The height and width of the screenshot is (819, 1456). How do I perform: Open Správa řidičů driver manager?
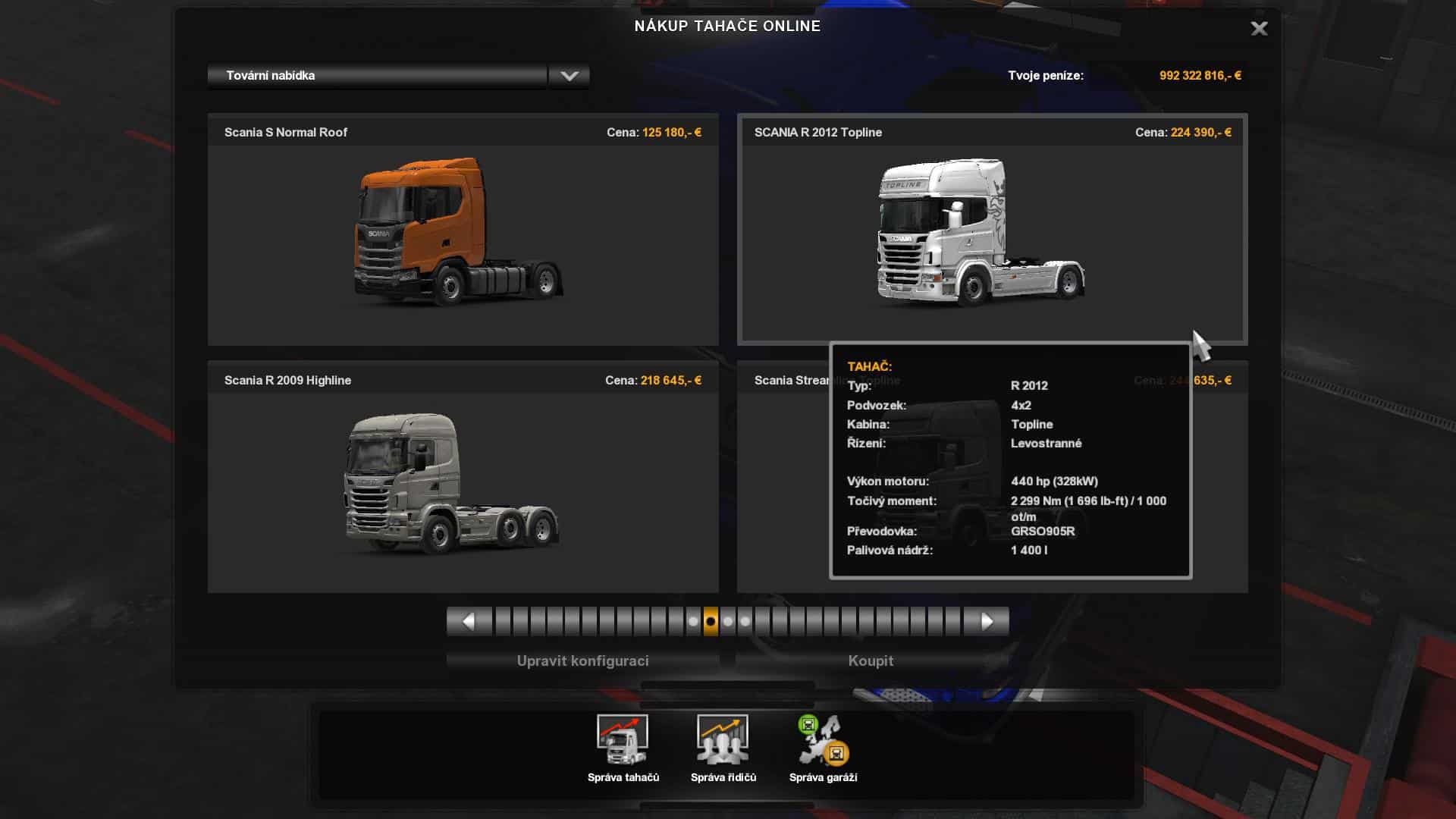coord(723,748)
